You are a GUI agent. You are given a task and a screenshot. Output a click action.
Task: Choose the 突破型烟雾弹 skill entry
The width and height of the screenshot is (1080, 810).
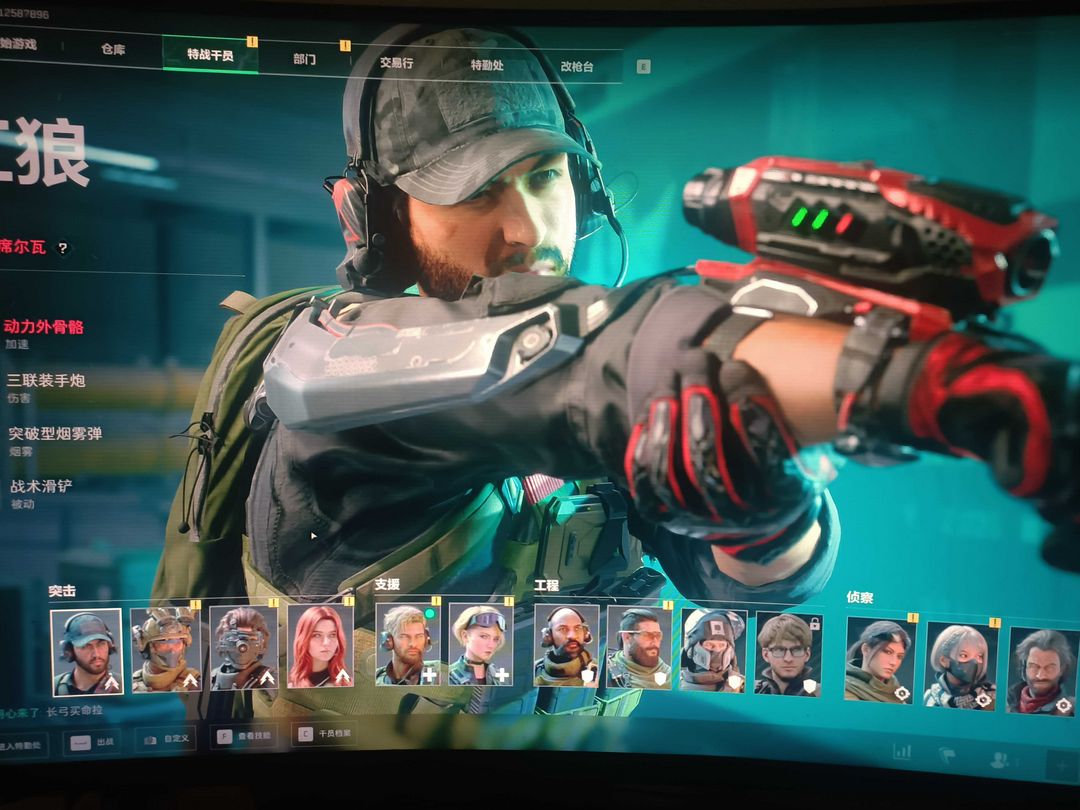pos(56,434)
